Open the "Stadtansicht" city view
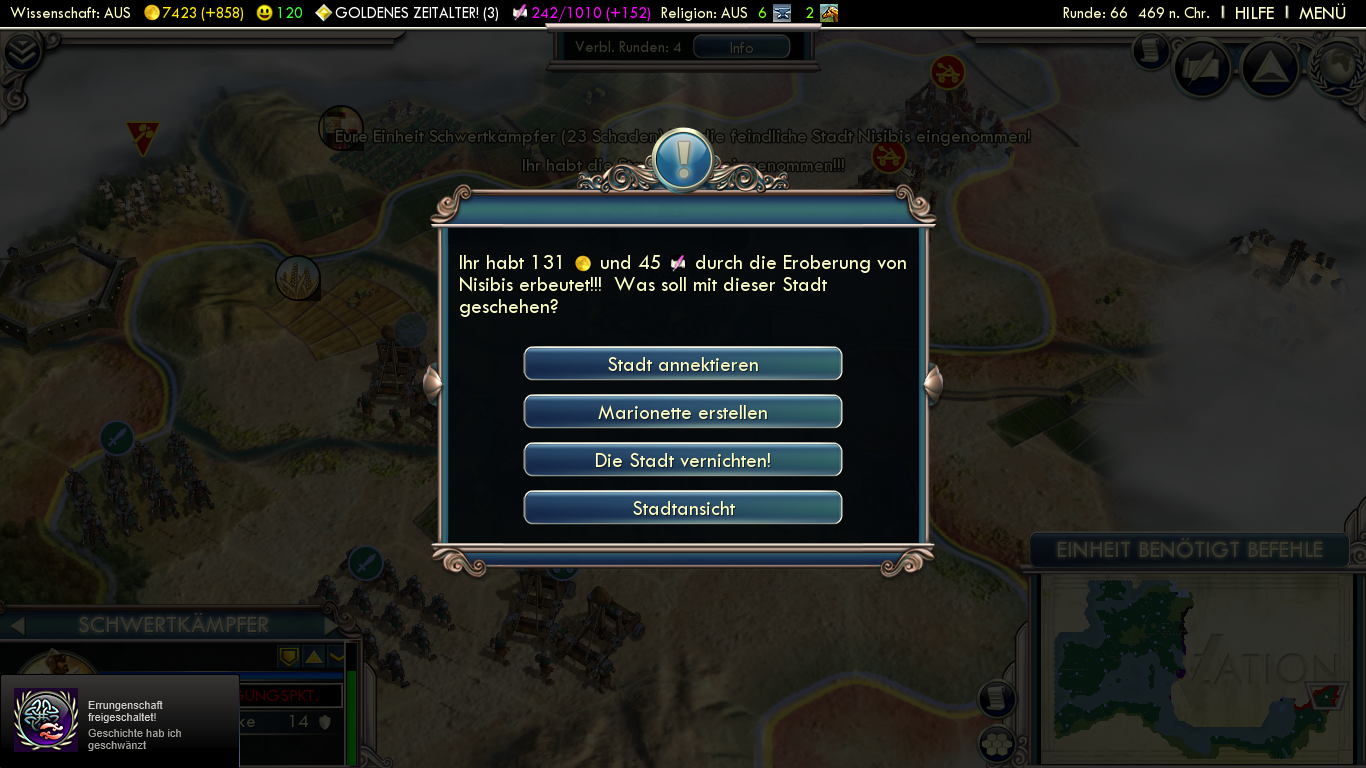Screen dimensions: 1366x768 click(x=683, y=508)
